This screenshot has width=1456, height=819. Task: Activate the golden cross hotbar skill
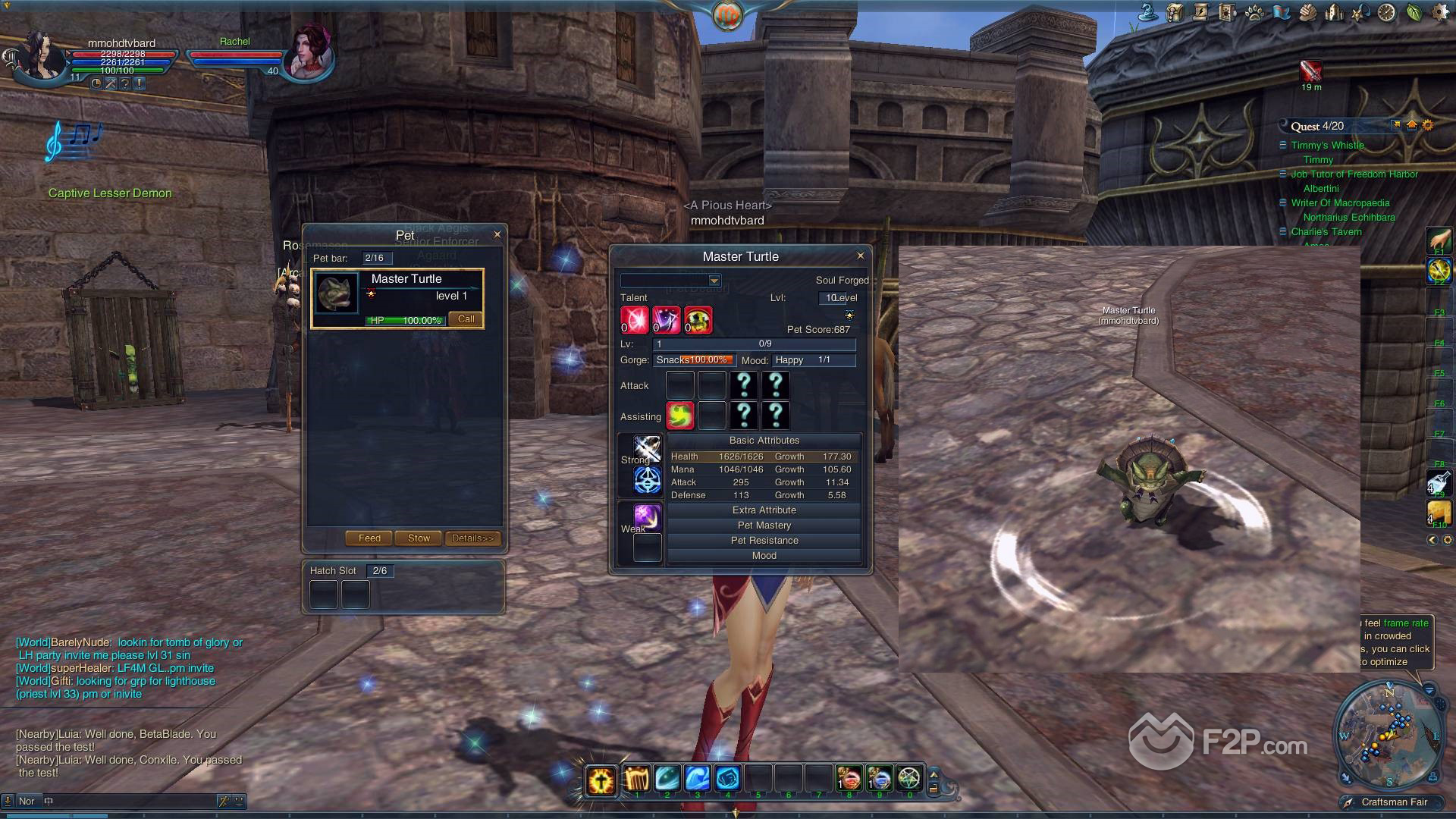pos(601,779)
